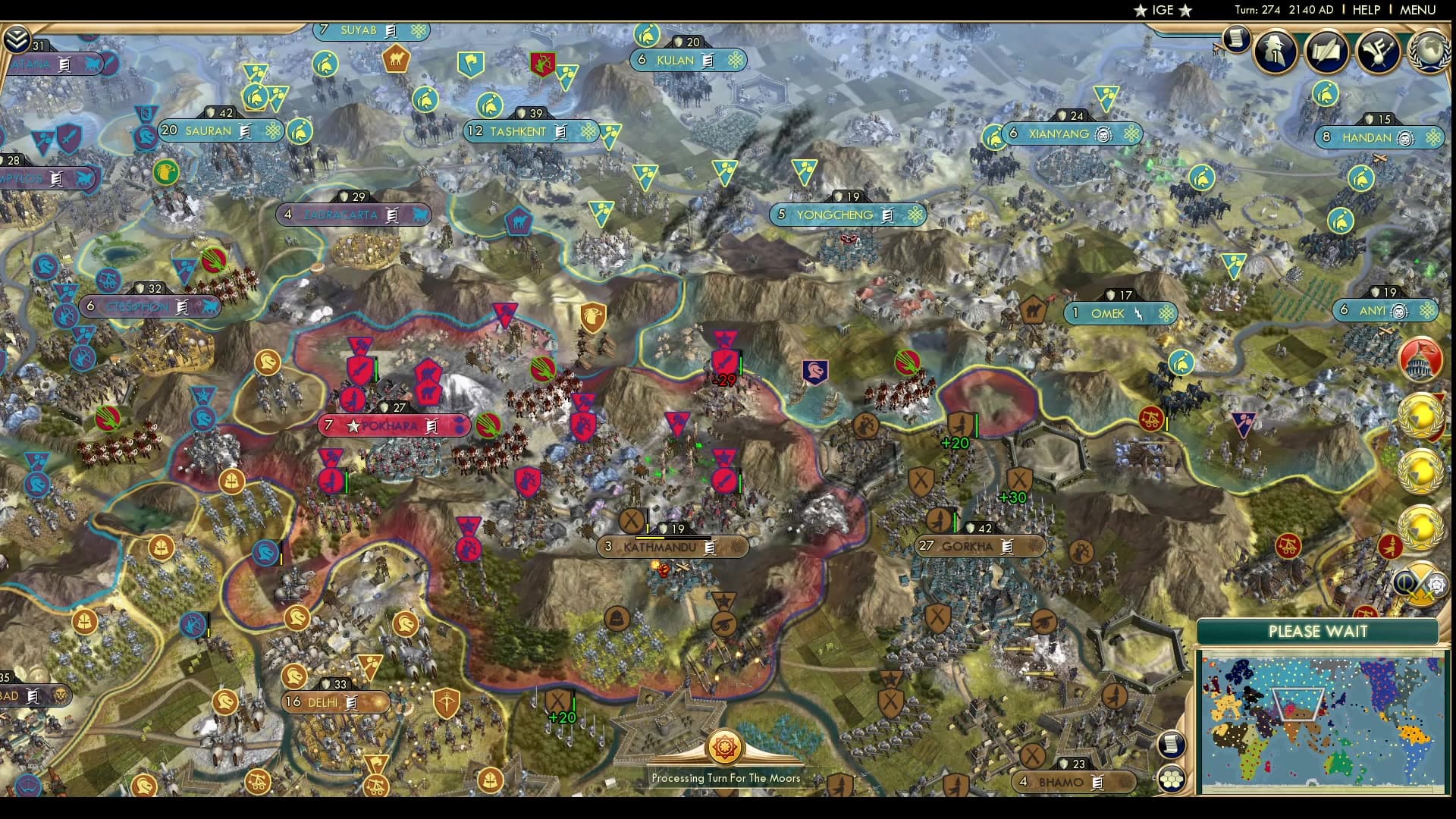
Task: Click the red capitol victory notification icon
Action: (x=1420, y=360)
